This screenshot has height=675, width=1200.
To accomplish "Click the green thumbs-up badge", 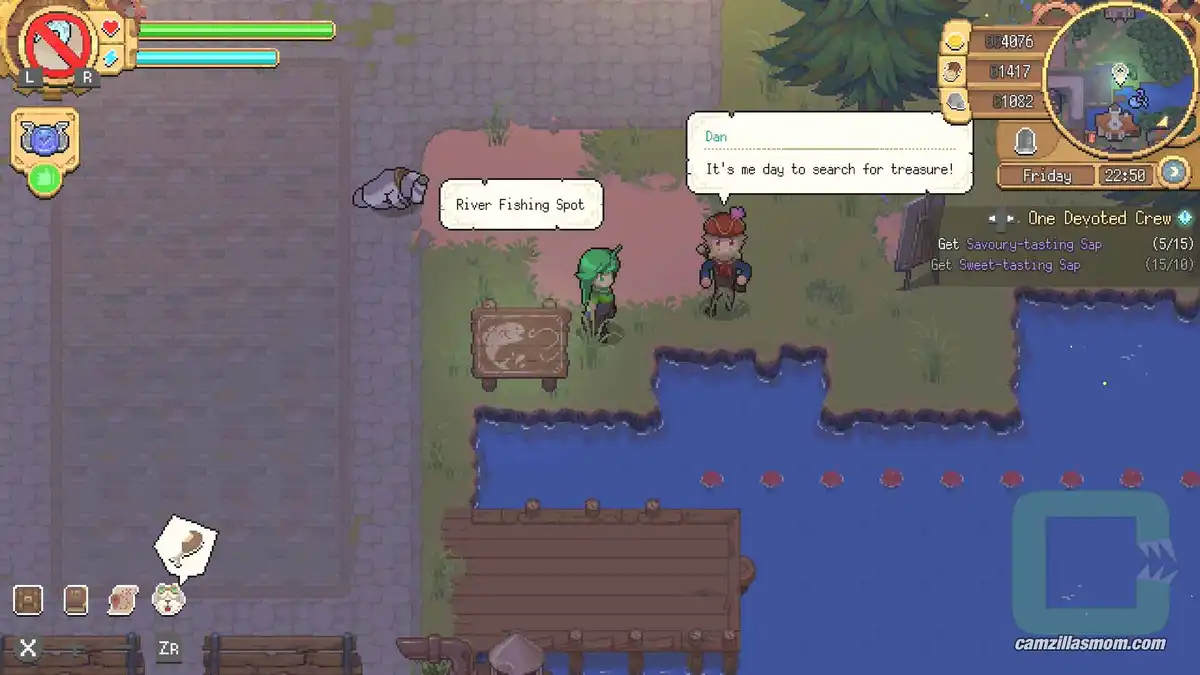I will [43, 180].
